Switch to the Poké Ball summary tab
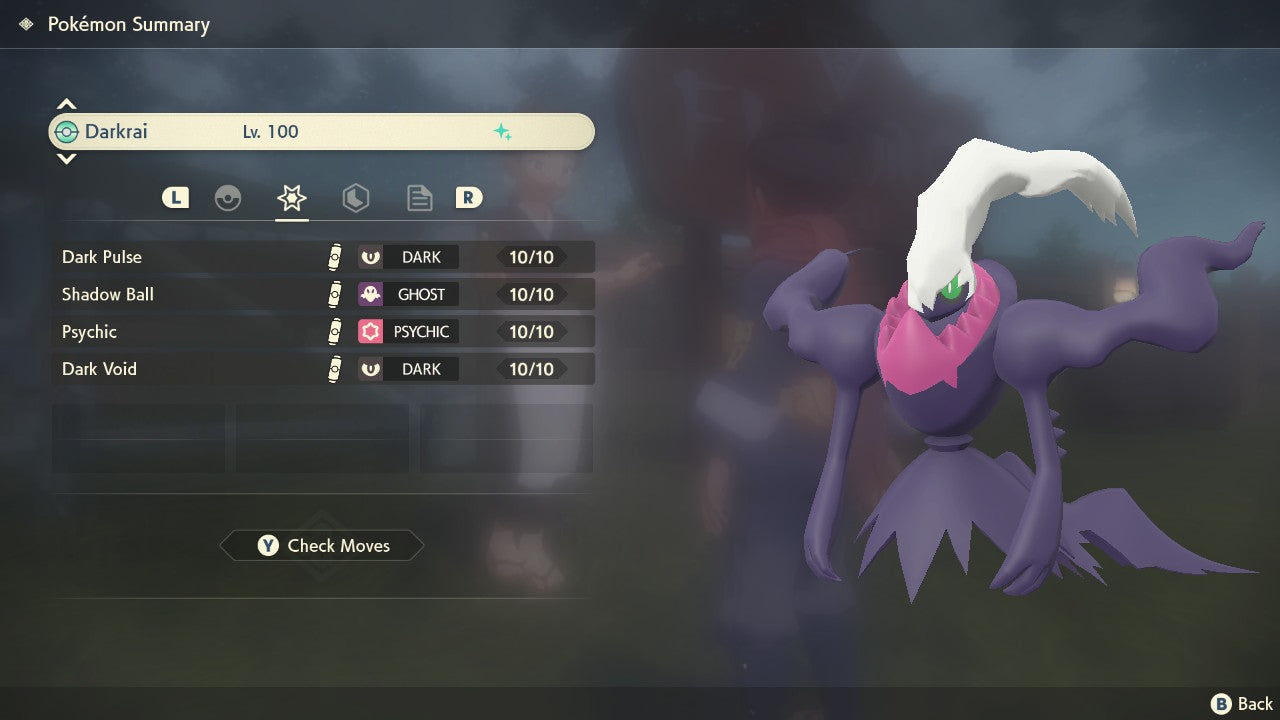This screenshot has width=1280, height=720. coord(228,198)
